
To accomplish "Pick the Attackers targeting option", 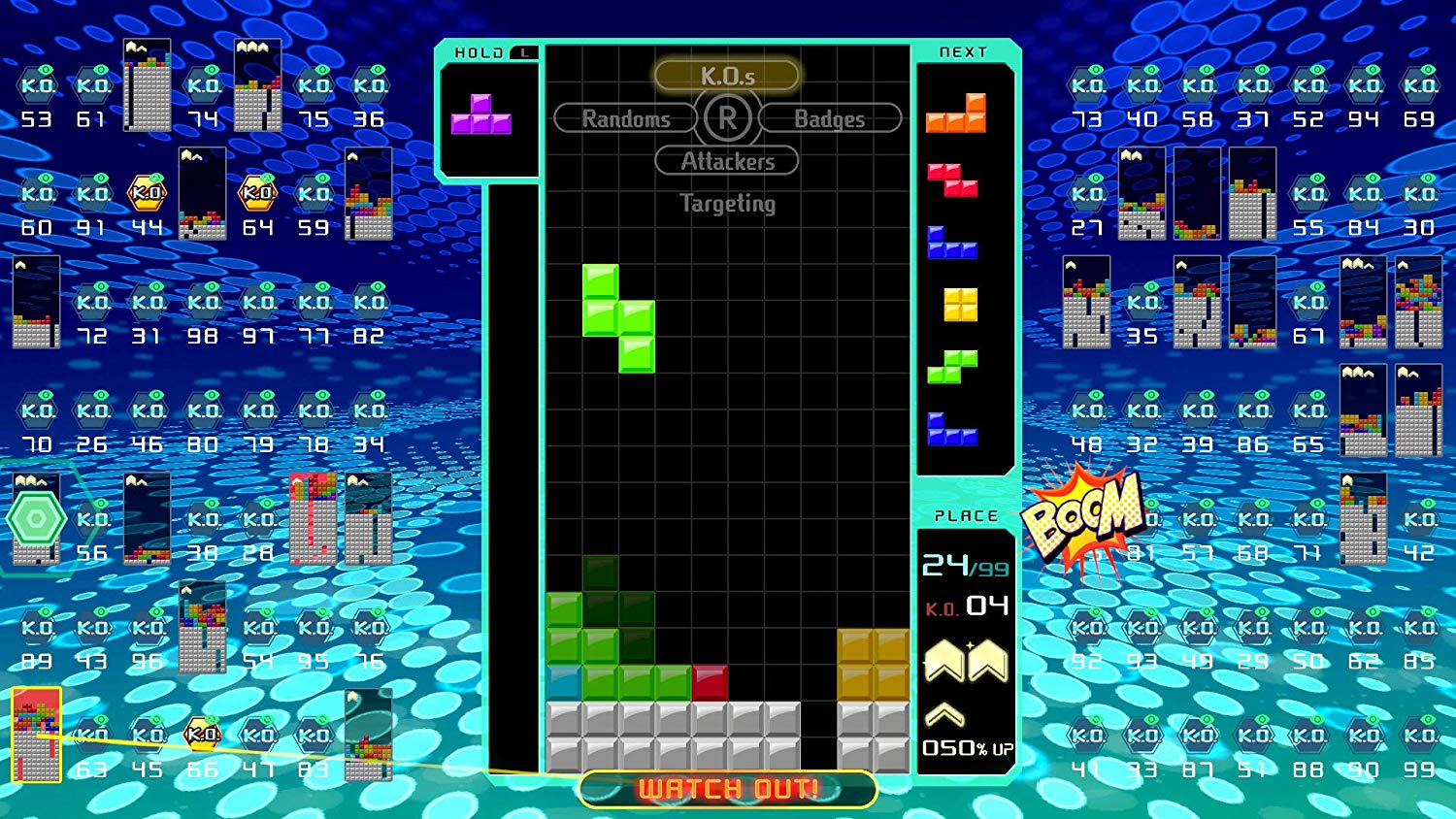I will [727, 161].
